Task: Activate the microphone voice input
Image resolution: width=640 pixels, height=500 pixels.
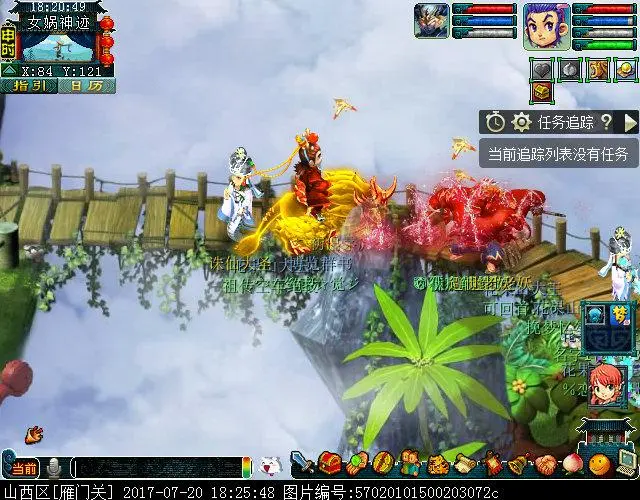Action: click(54, 468)
